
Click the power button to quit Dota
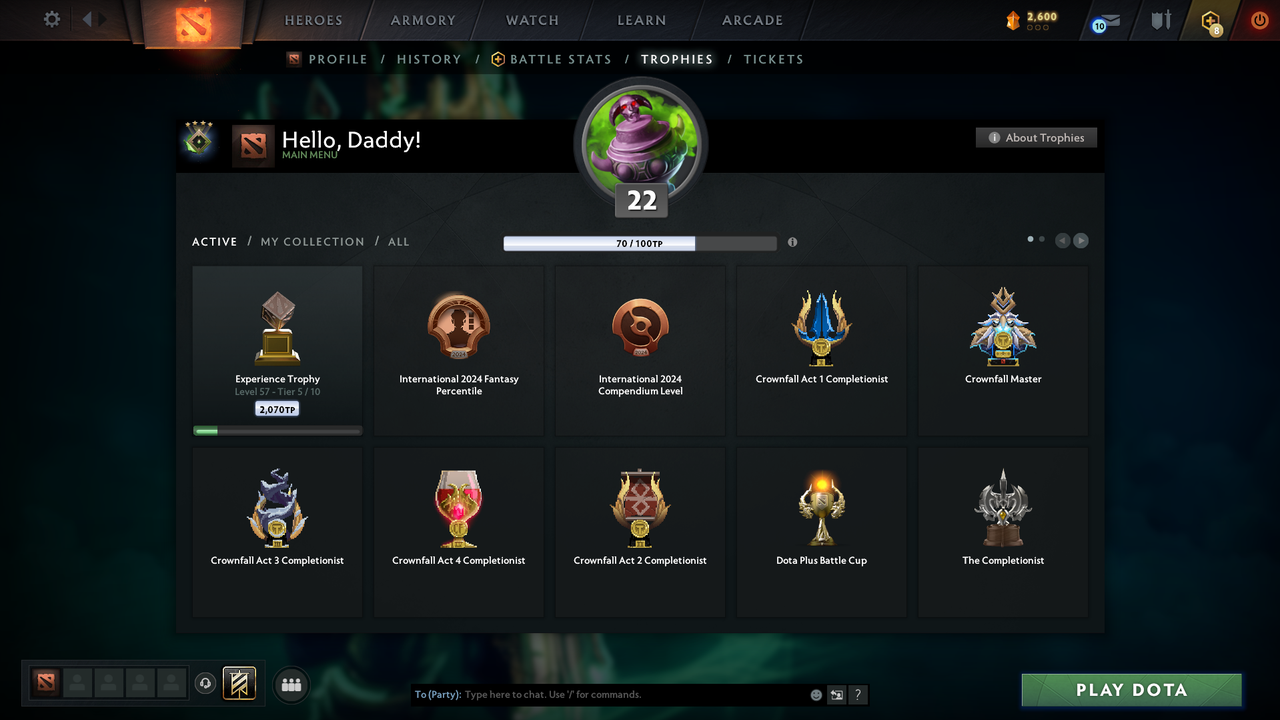1259,19
